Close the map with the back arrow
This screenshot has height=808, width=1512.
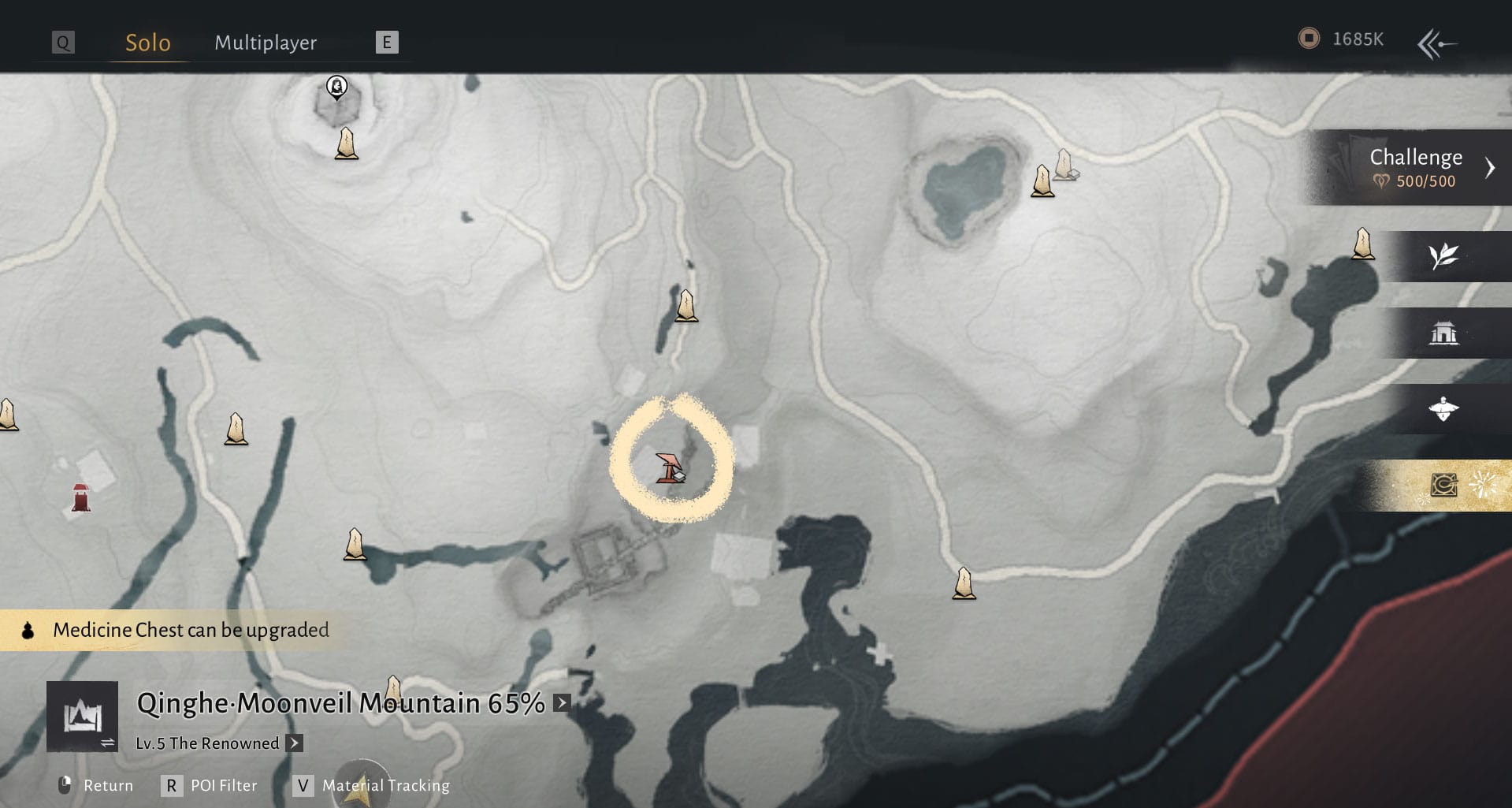click(1437, 43)
